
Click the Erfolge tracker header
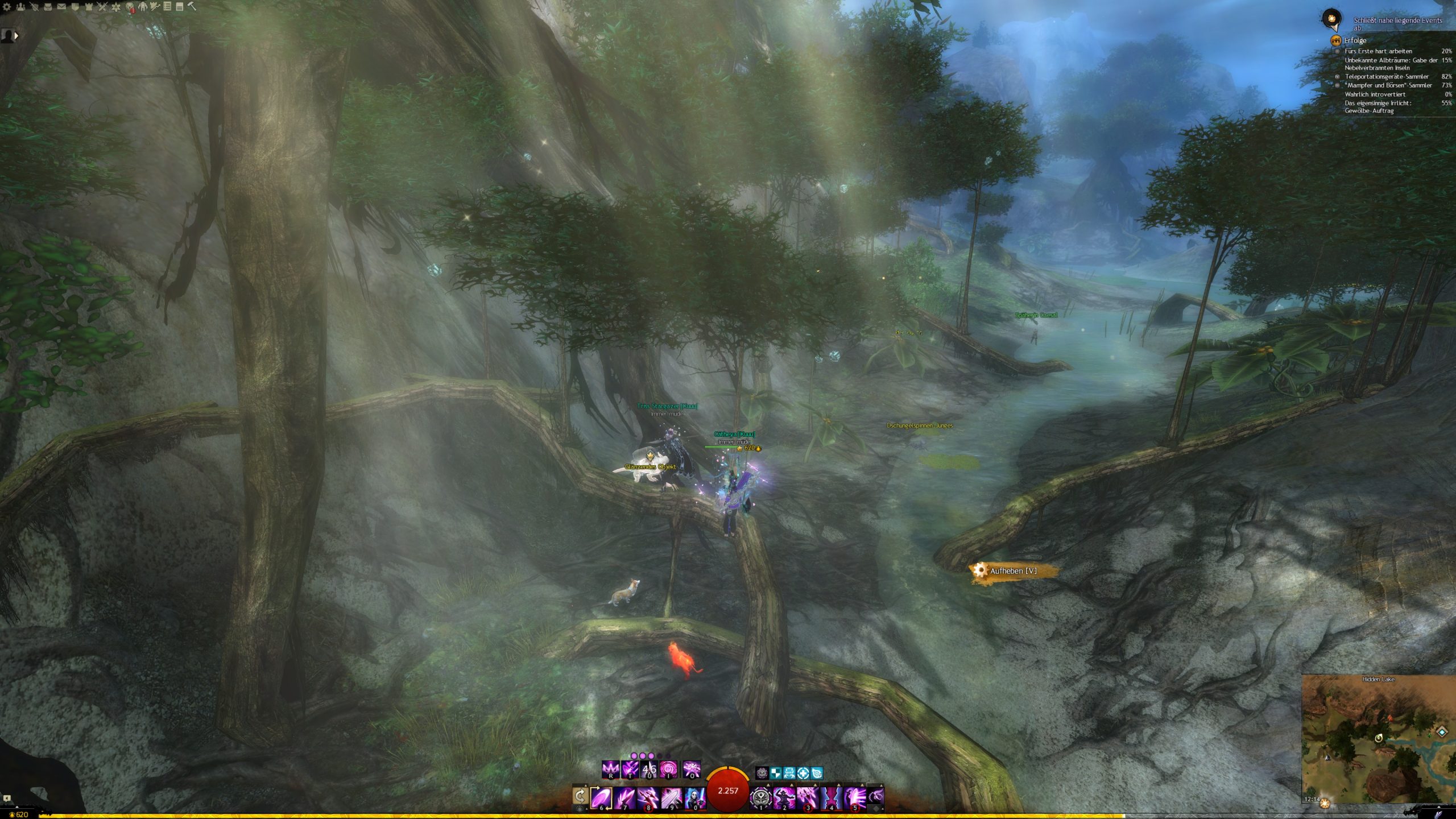(1355, 40)
